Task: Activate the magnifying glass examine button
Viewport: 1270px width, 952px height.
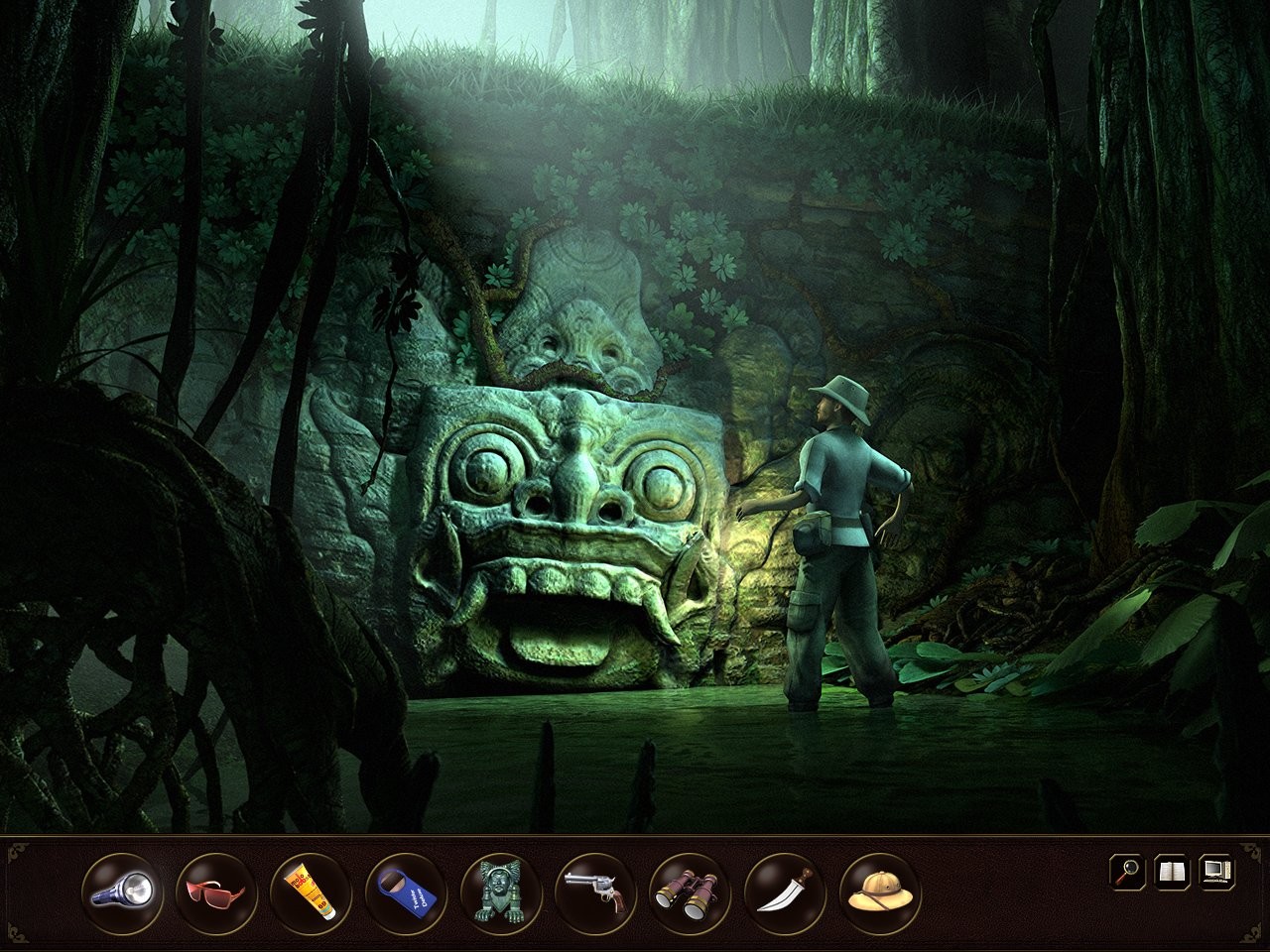Action: click(1127, 873)
